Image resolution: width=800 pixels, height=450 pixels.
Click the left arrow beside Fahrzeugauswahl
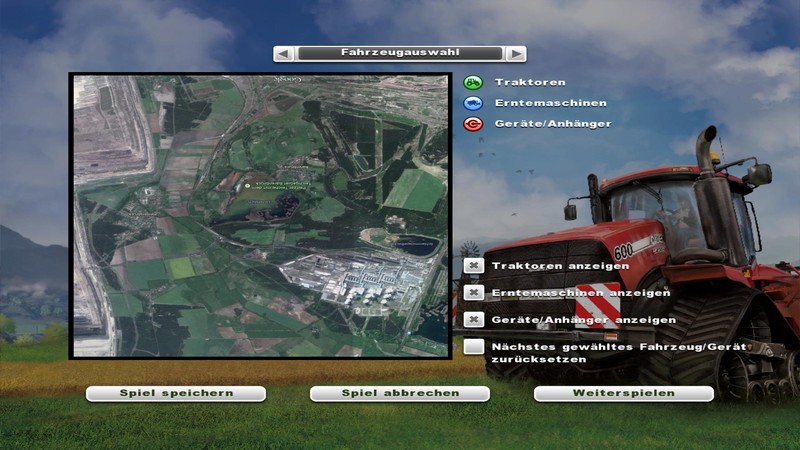tap(284, 53)
